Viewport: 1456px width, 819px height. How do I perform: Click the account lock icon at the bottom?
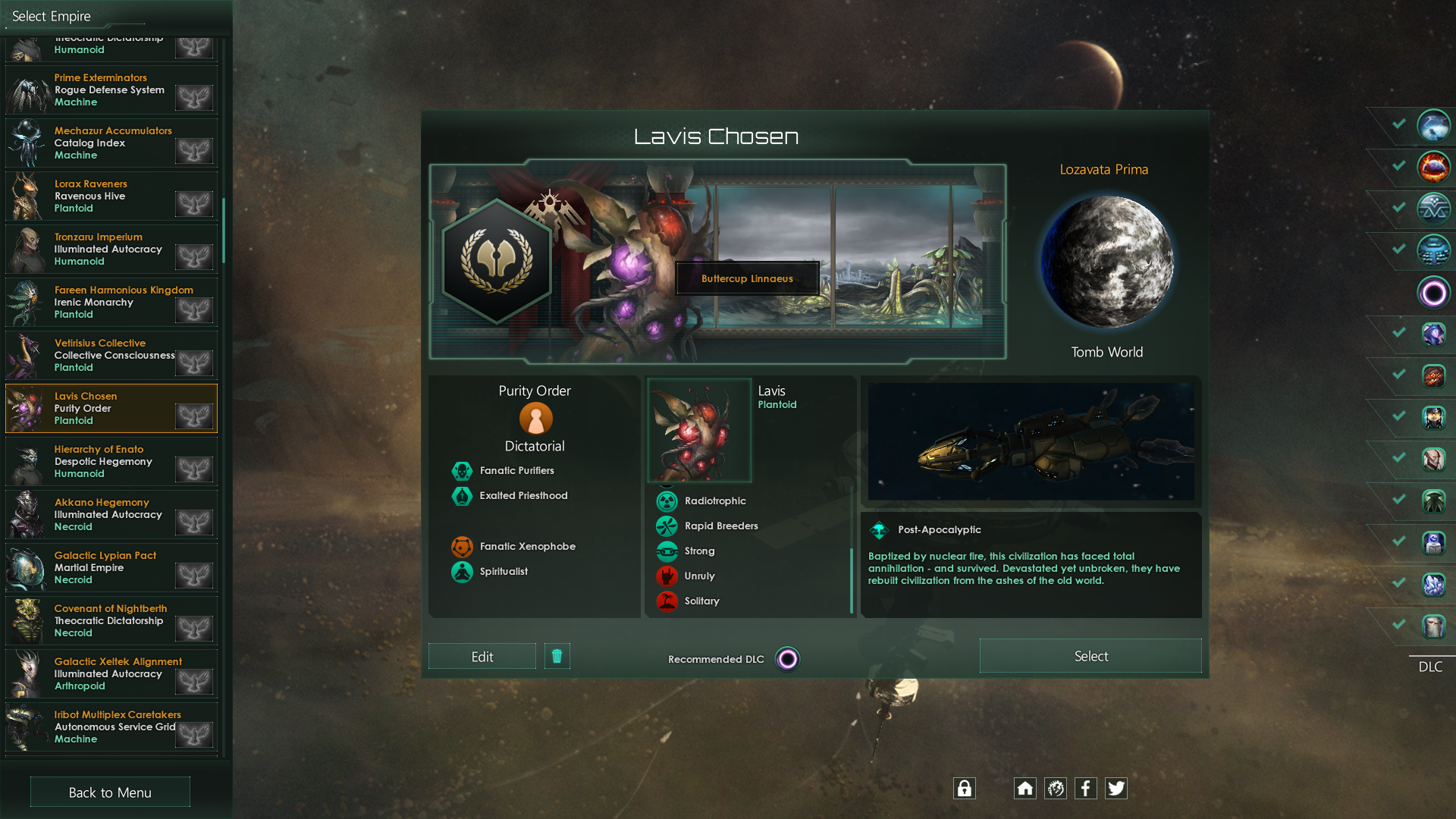pyautogui.click(x=965, y=788)
